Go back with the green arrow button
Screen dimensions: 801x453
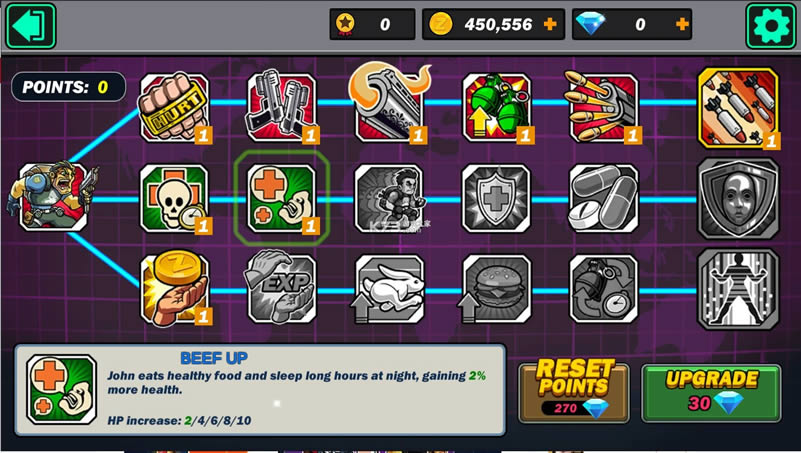(x=31, y=26)
